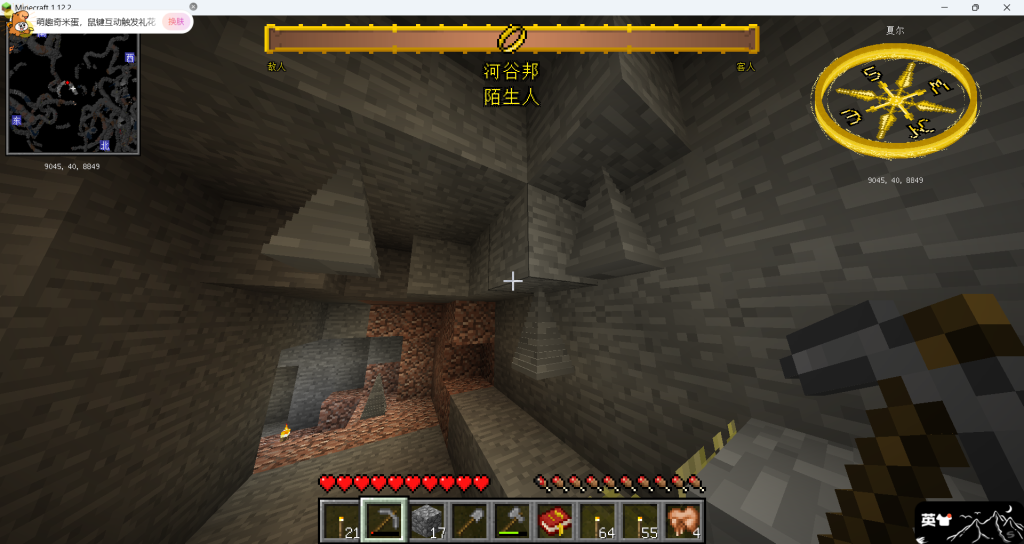This screenshot has height=544, width=1024.
Task: Pick the torch stack of 55
Action: tap(640, 520)
